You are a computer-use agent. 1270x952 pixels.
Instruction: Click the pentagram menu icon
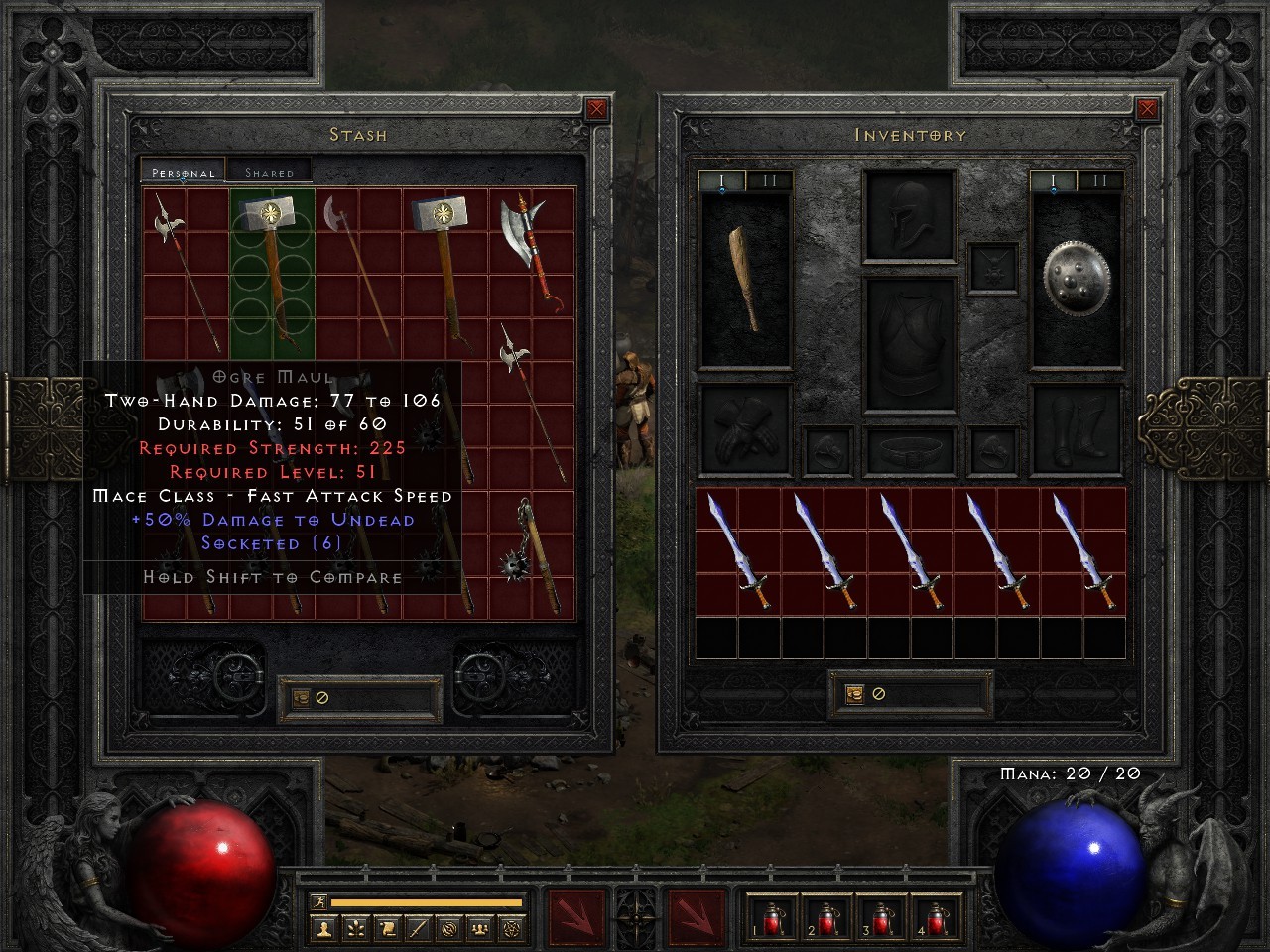(x=511, y=928)
